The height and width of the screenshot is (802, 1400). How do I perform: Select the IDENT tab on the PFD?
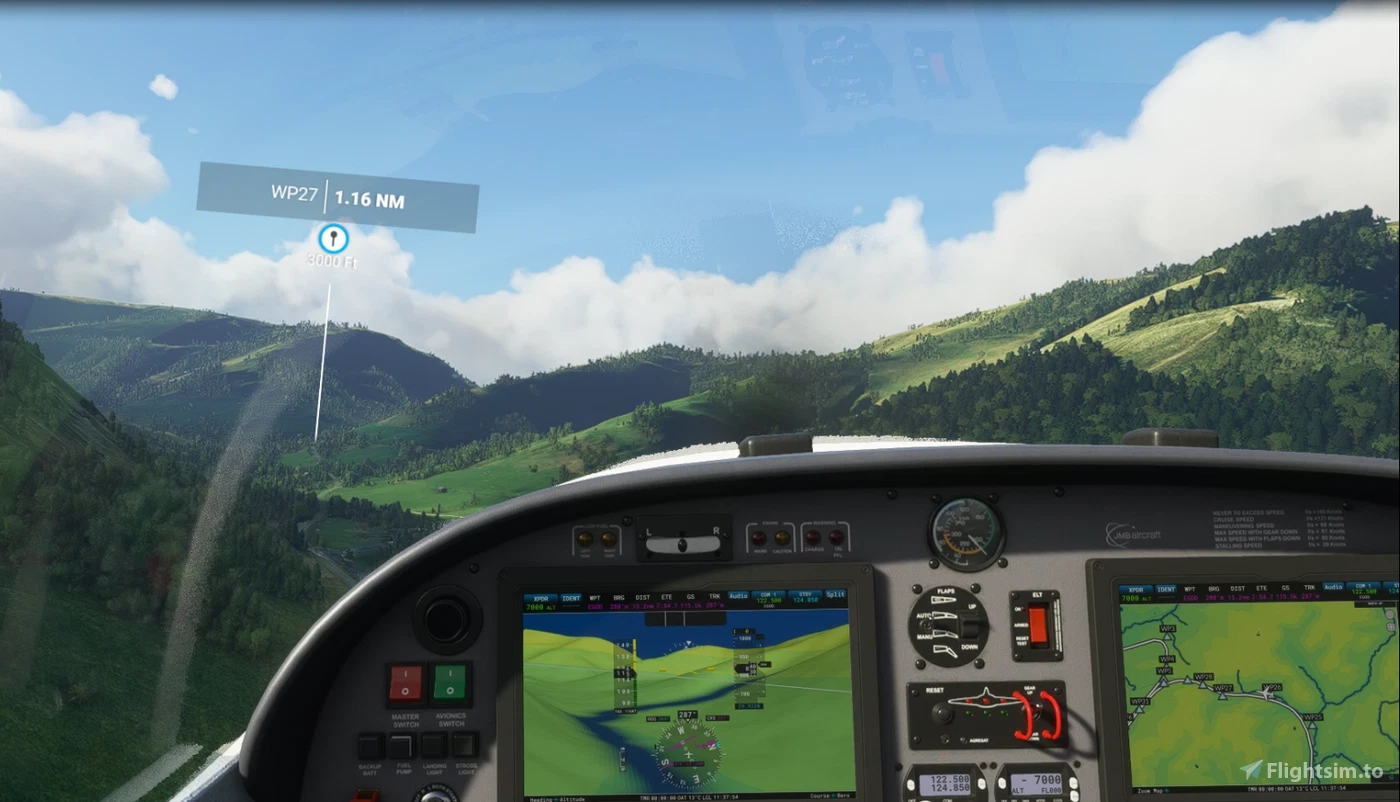[571, 596]
